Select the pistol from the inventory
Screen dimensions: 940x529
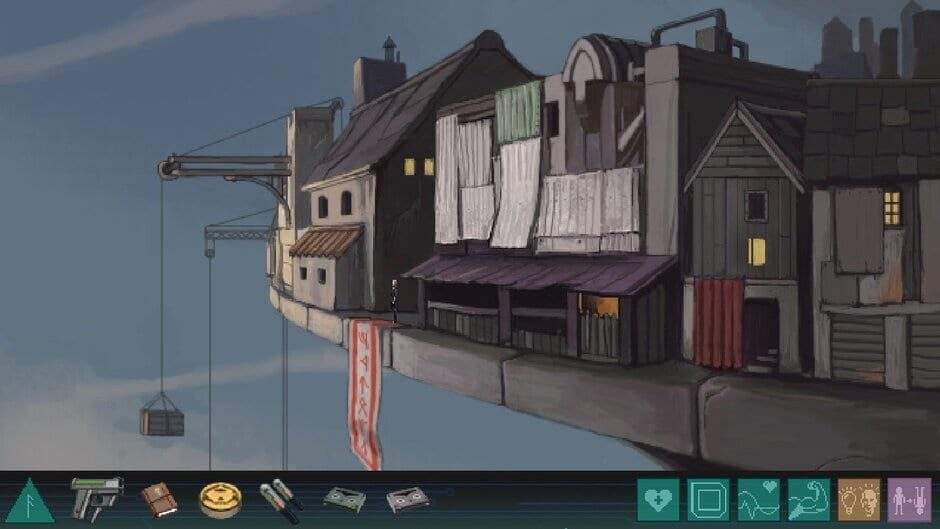coord(96,497)
